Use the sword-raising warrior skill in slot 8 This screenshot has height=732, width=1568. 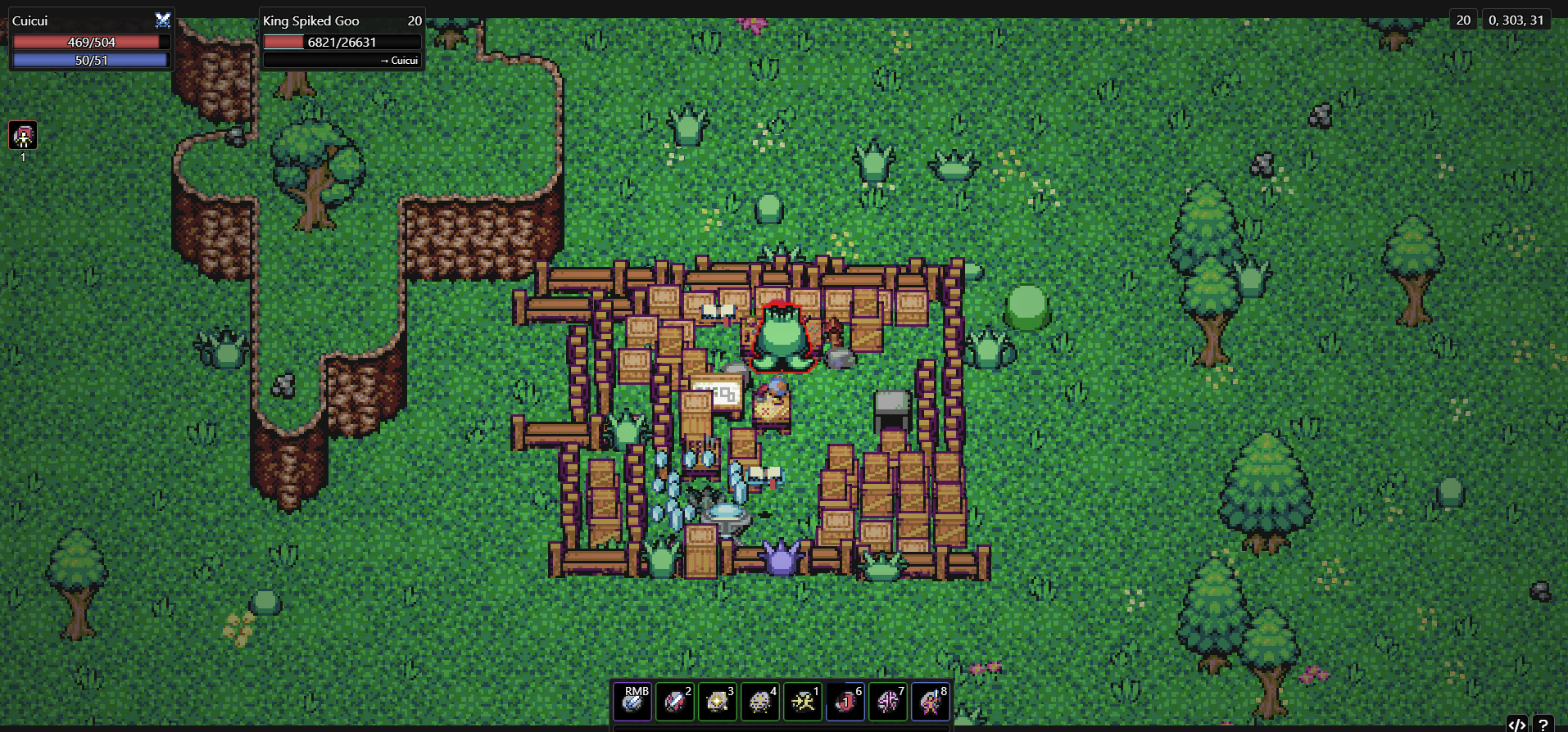tap(931, 702)
